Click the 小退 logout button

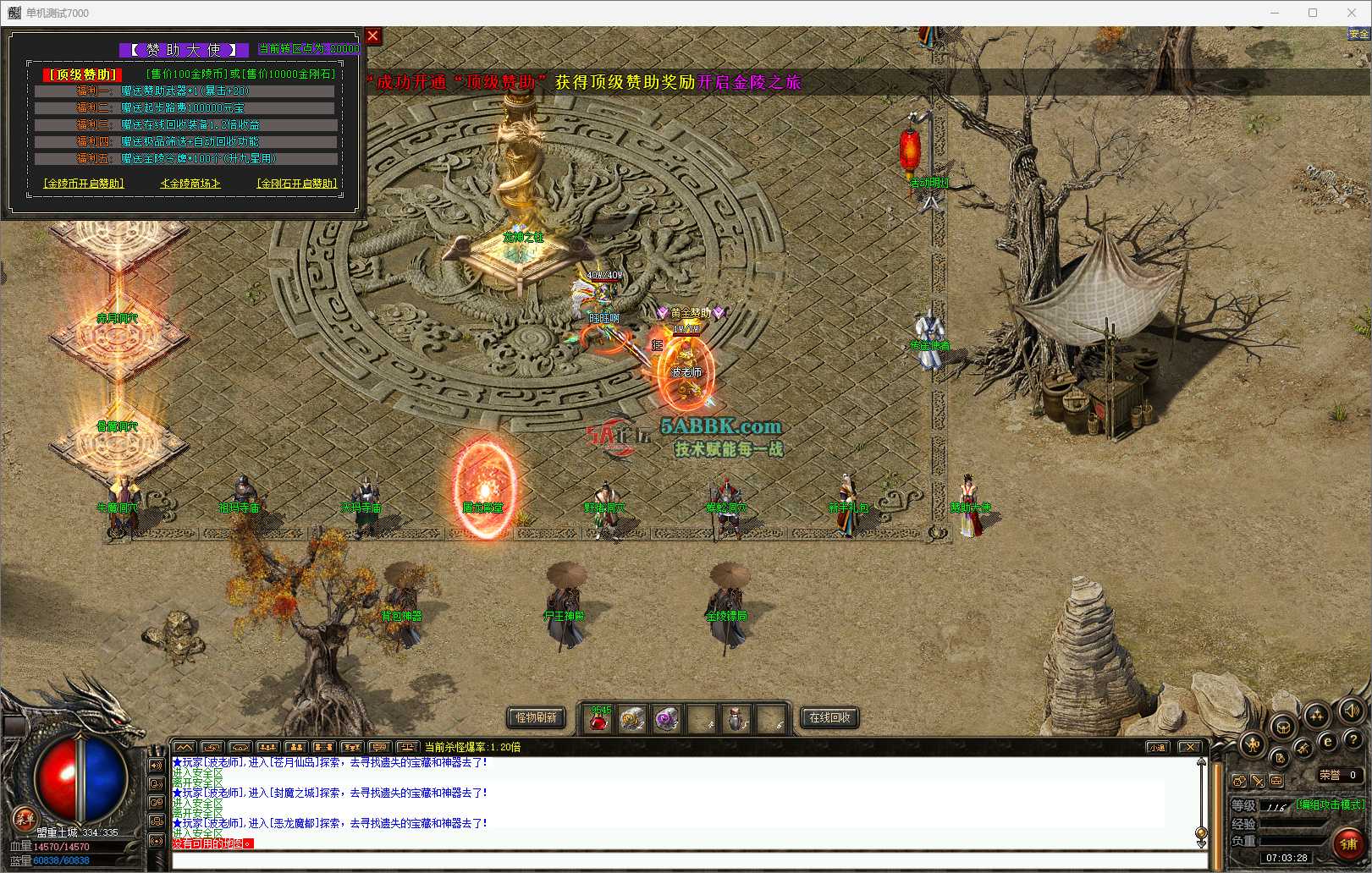(x=1158, y=747)
